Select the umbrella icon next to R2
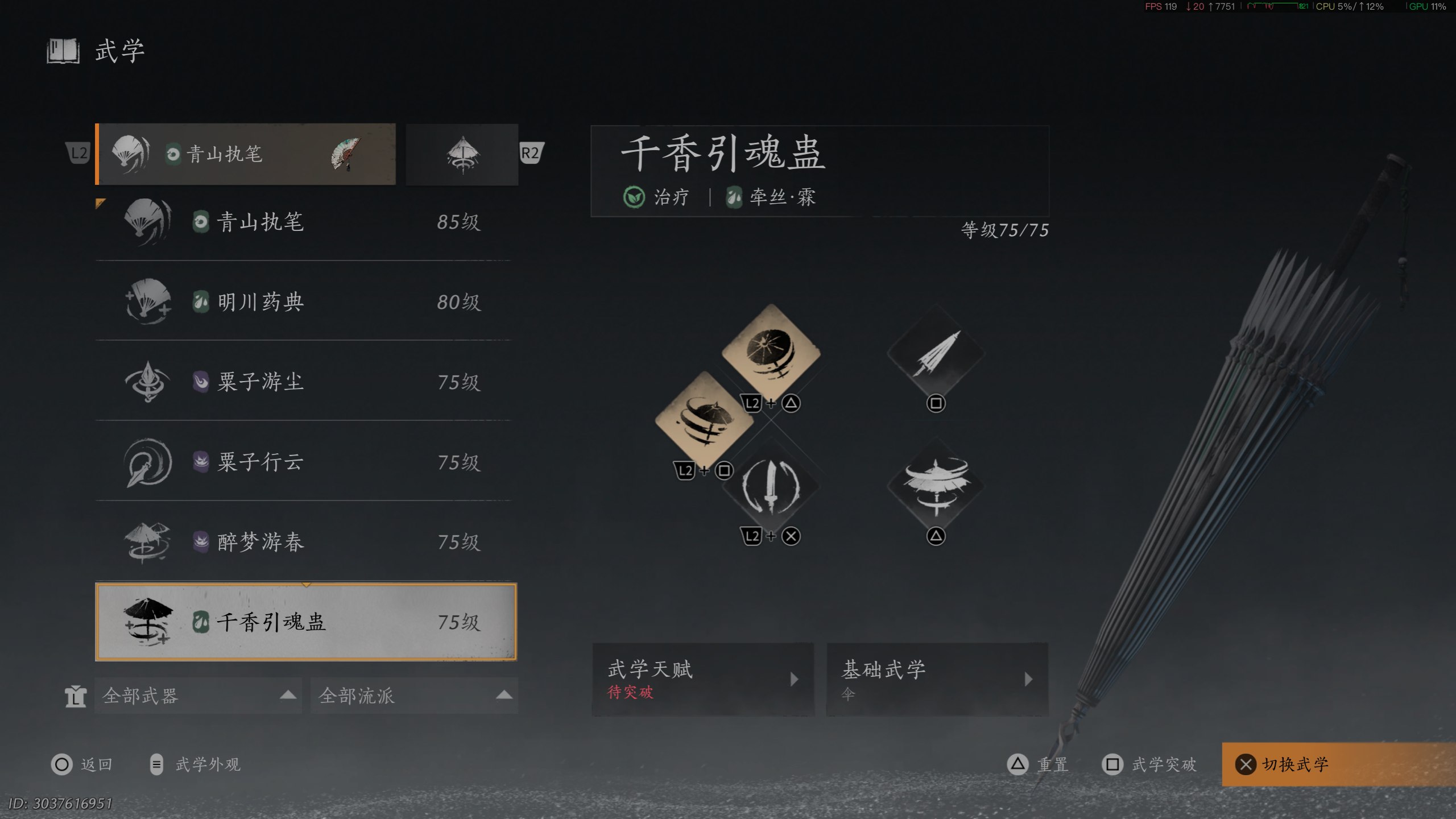Viewport: 1456px width, 819px height. tap(462, 154)
